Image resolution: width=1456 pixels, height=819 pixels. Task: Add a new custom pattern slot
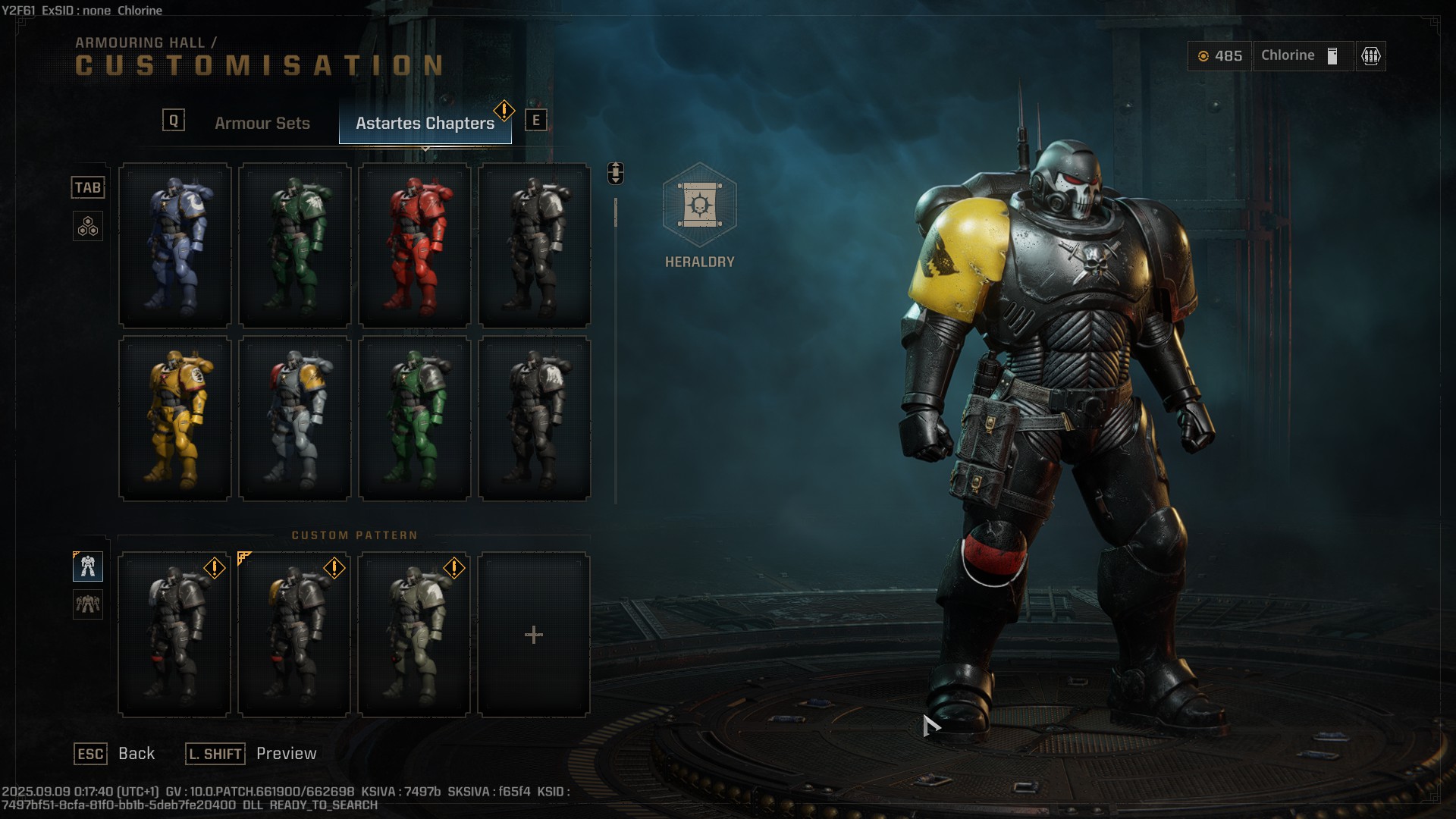pyautogui.click(x=535, y=635)
